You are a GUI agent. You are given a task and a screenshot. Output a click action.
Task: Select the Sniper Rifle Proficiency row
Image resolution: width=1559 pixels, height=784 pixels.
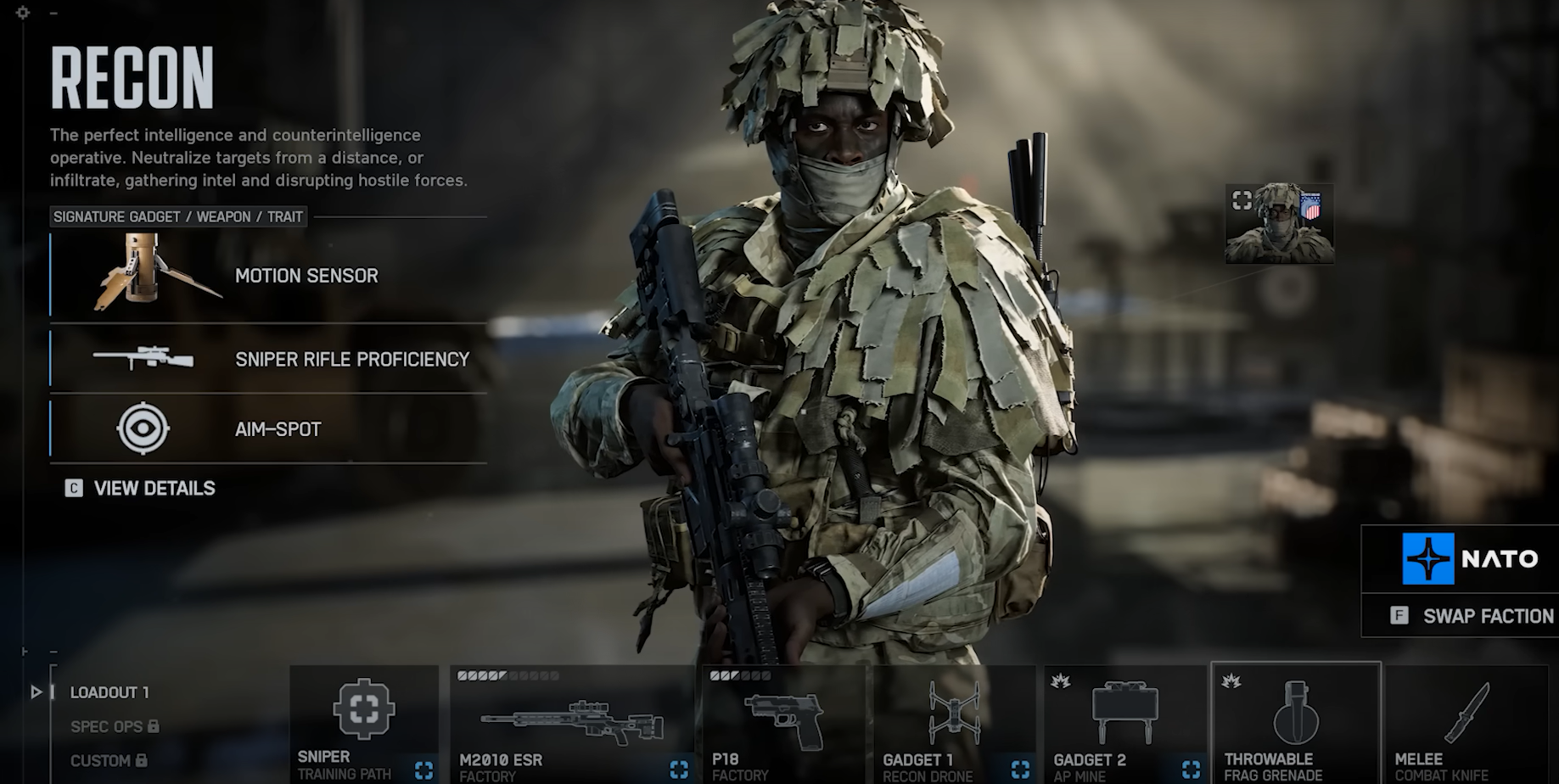point(267,359)
